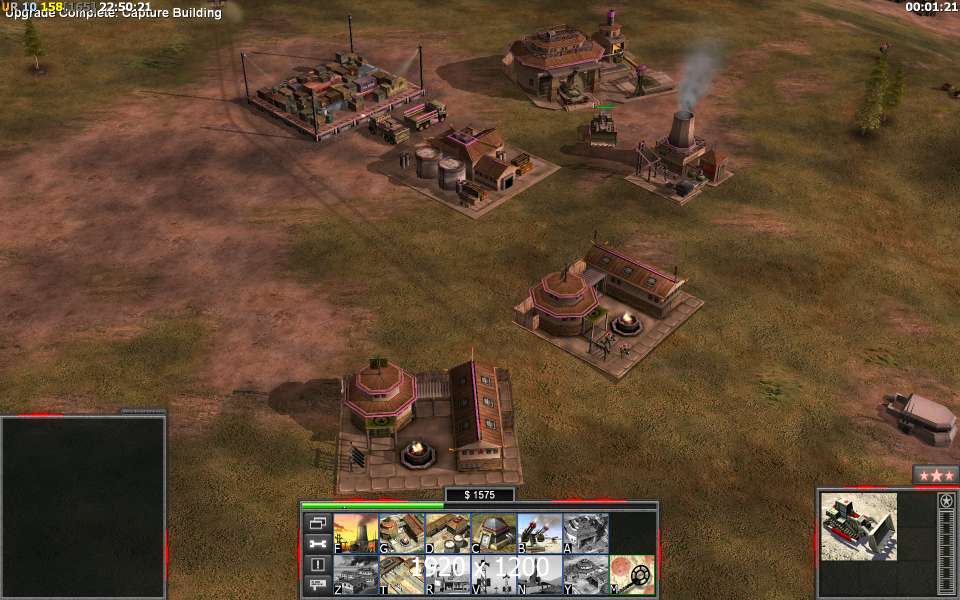The height and width of the screenshot is (600, 960).
Task: Choose the command center build icon labeled Y
Action: click(585, 575)
